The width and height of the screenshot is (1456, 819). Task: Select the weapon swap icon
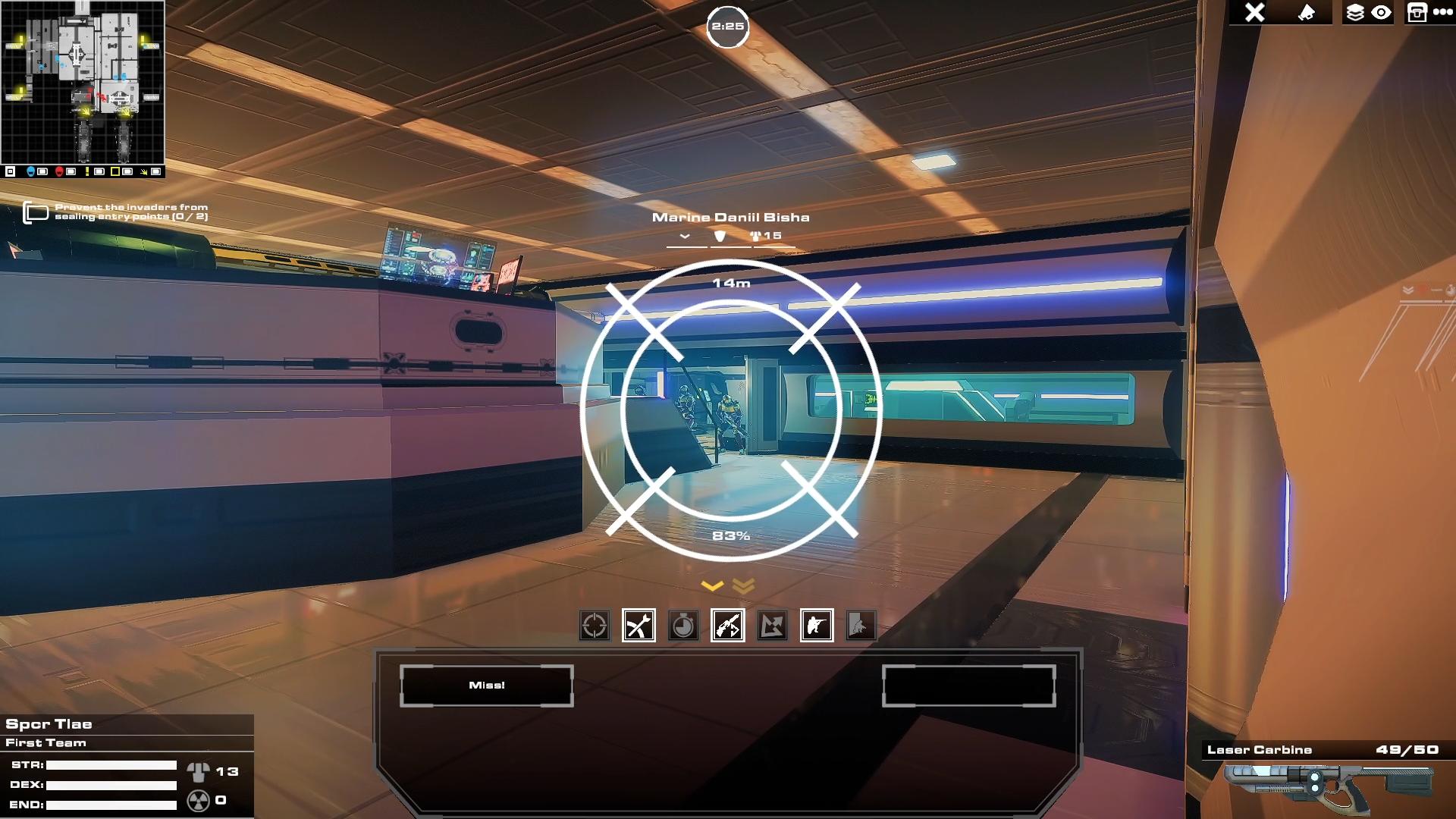point(728,626)
